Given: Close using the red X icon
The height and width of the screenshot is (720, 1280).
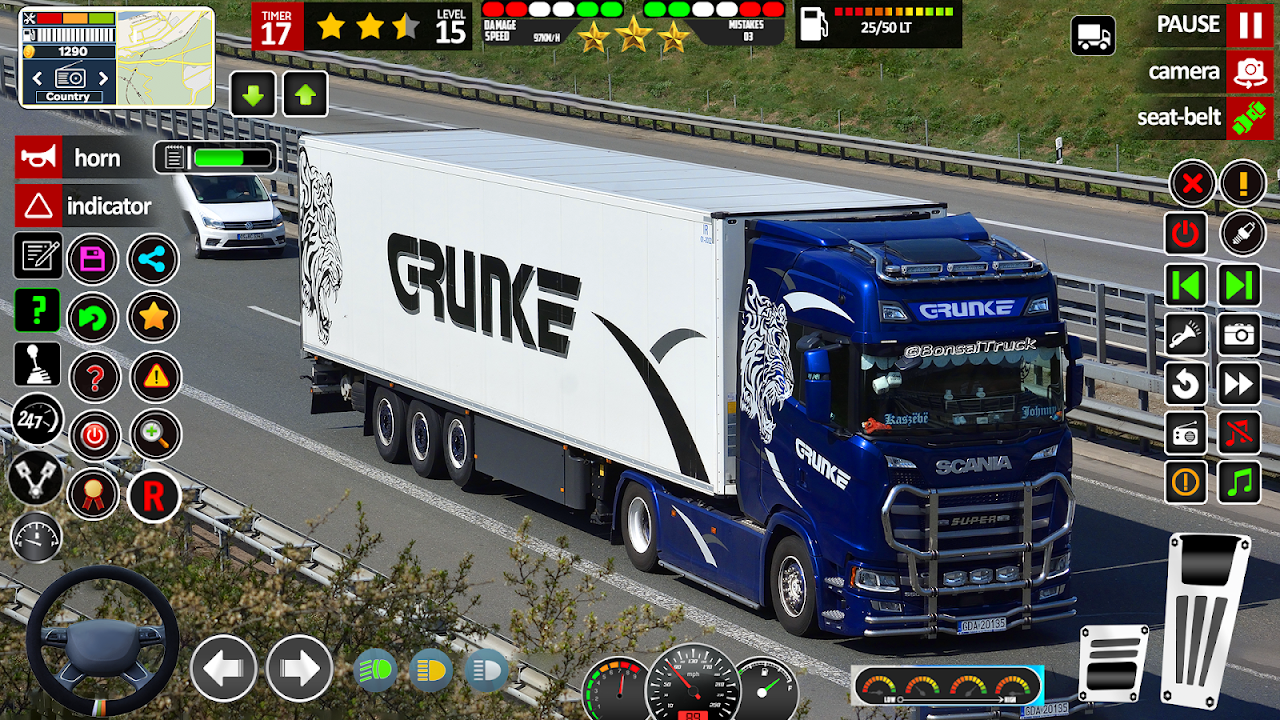Looking at the screenshot, I should click(x=1192, y=184).
